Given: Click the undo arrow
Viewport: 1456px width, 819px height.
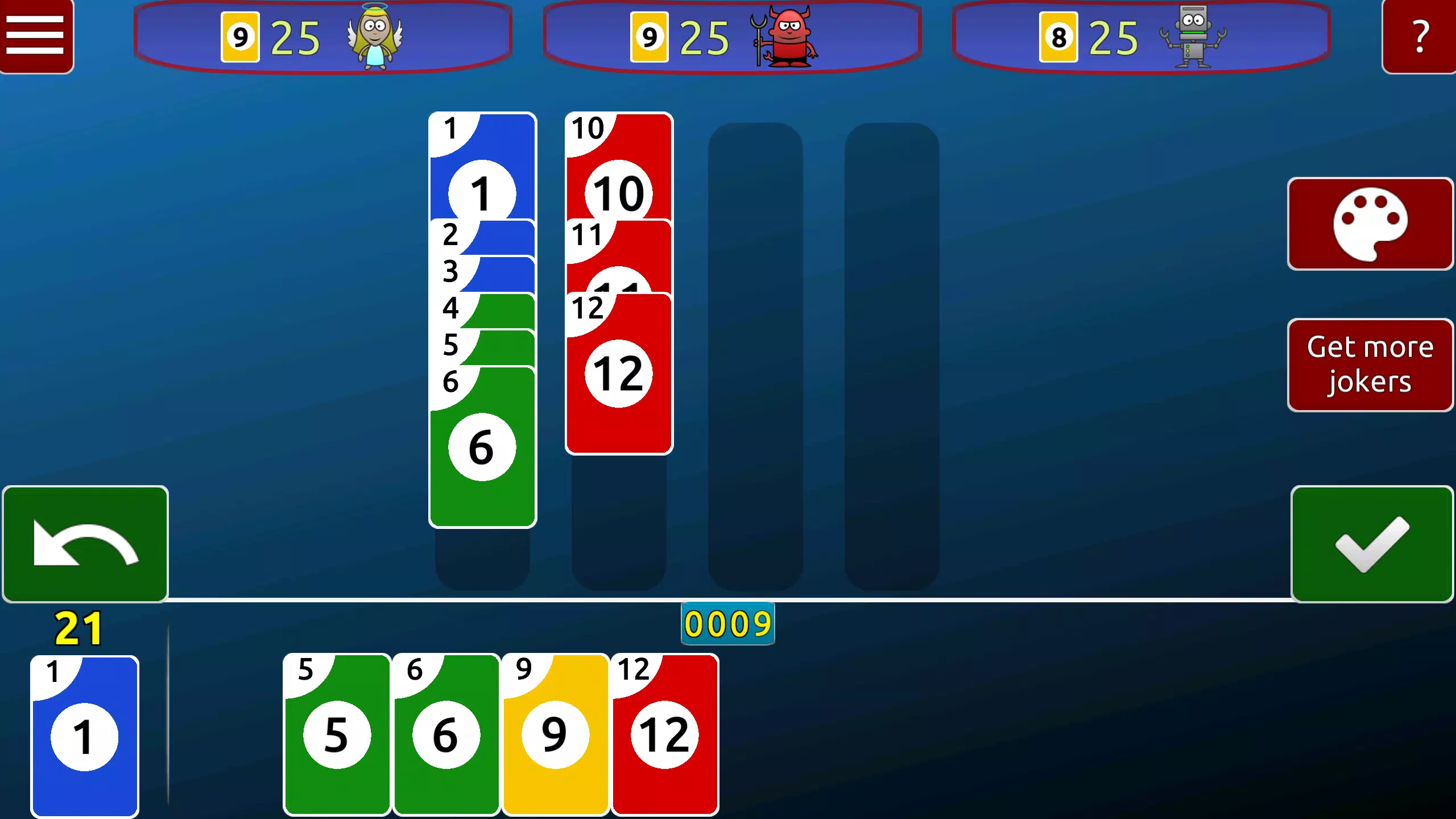Looking at the screenshot, I should pyautogui.click(x=85, y=543).
